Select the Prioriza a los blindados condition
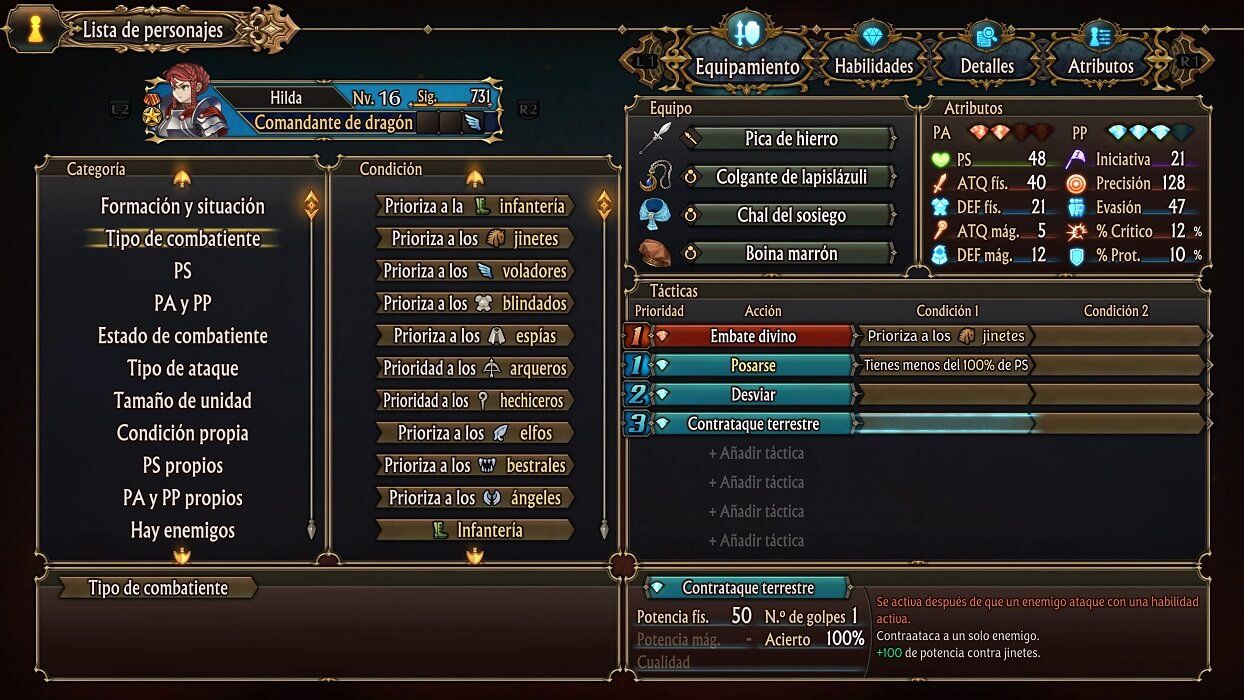Screen dimensions: 1244x700 click(x=475, y=303)
